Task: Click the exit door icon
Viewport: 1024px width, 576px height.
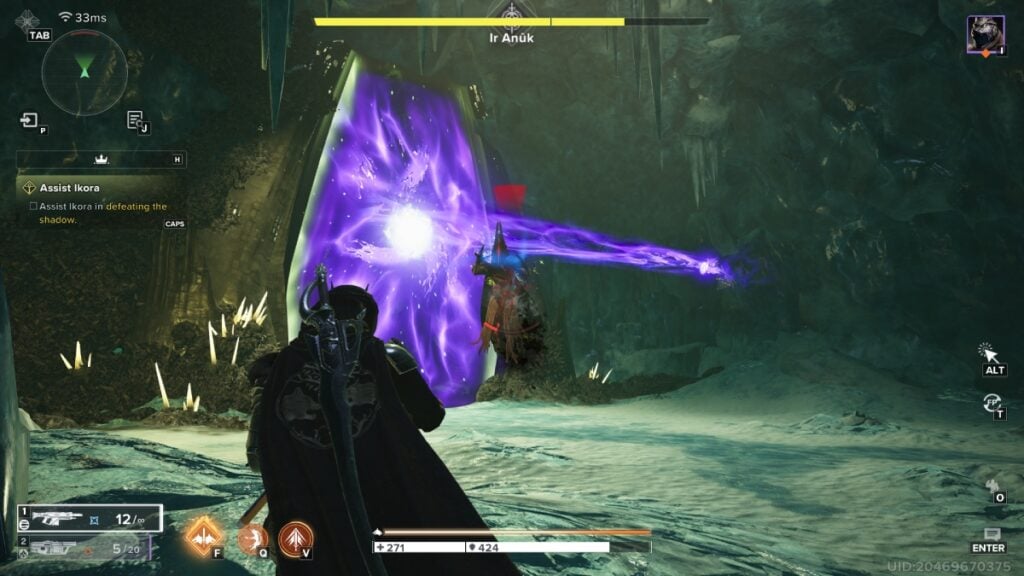Action: click(29, 121)
